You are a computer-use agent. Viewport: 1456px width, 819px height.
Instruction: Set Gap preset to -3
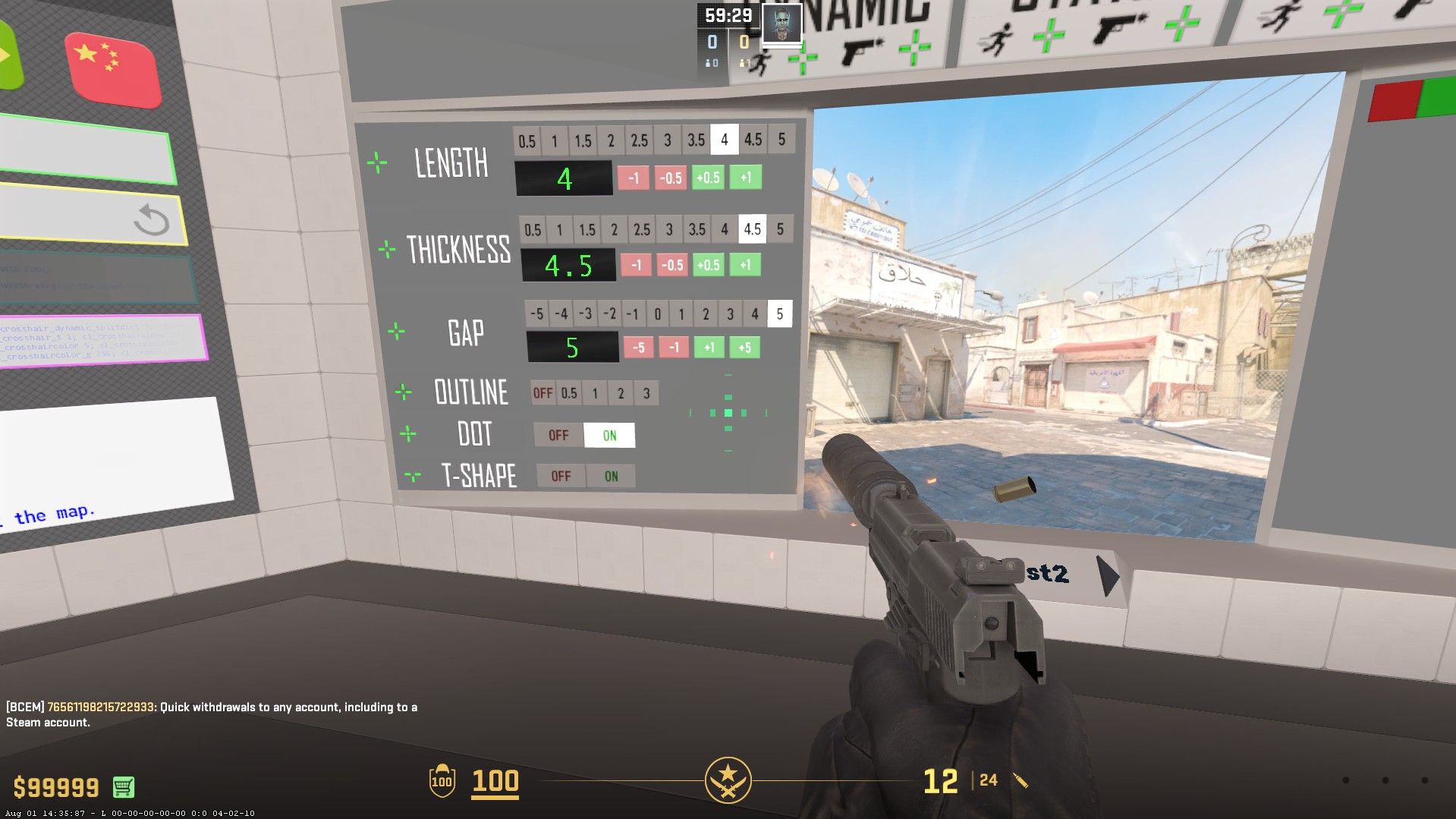(585, 313)
